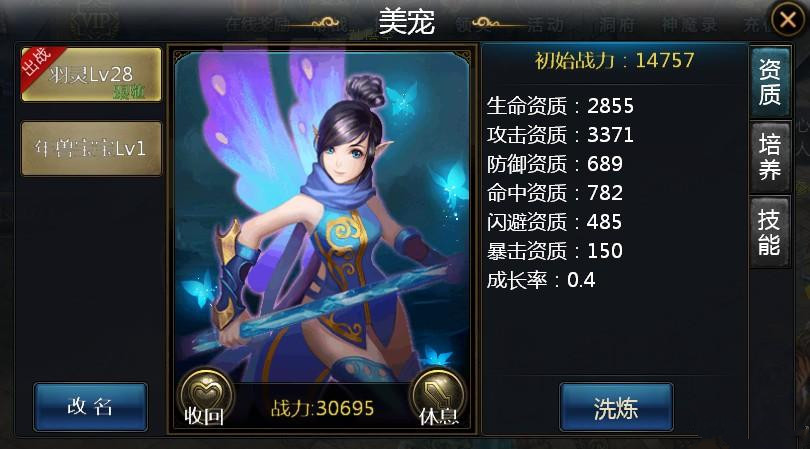Screen dimensions: 810x449
Task: Open the 培养 cultivation tab
Action: point(769,157)
